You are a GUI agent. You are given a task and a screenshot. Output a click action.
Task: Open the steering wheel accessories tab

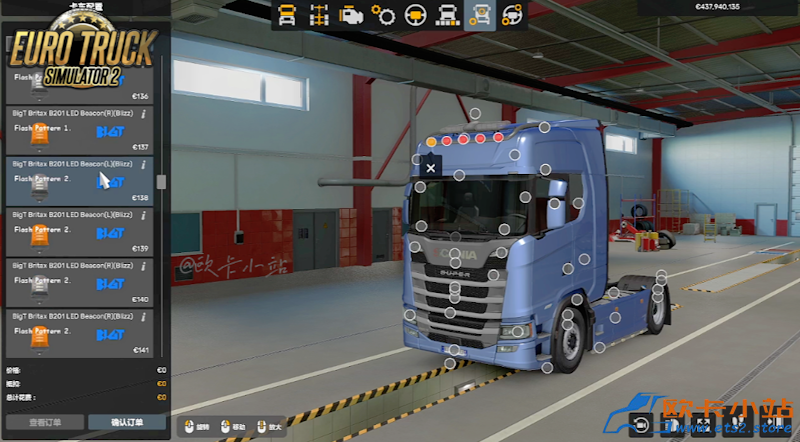513,15
